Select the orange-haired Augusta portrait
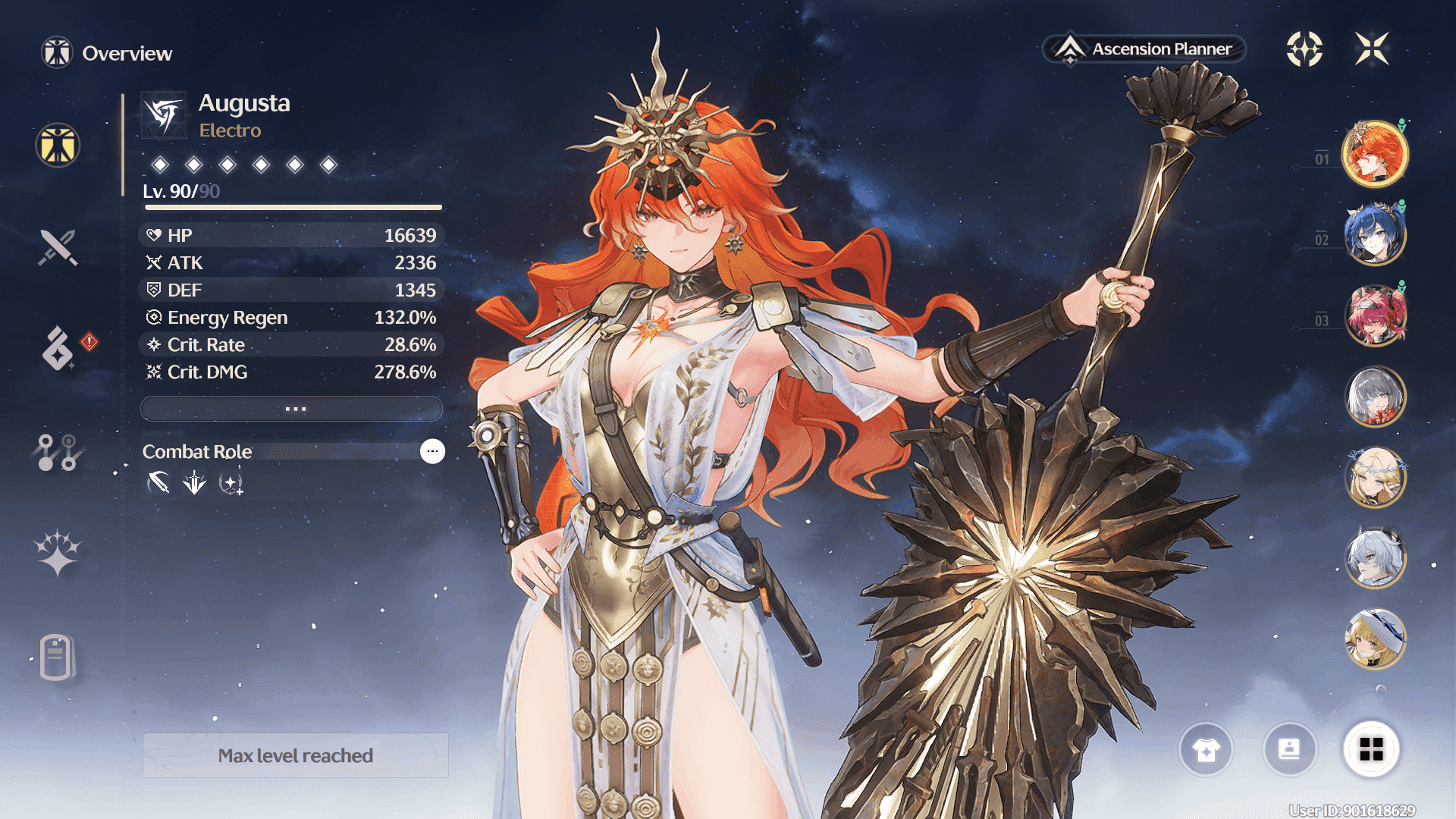The image size is (1456, 819). [x=1374, y=154]
